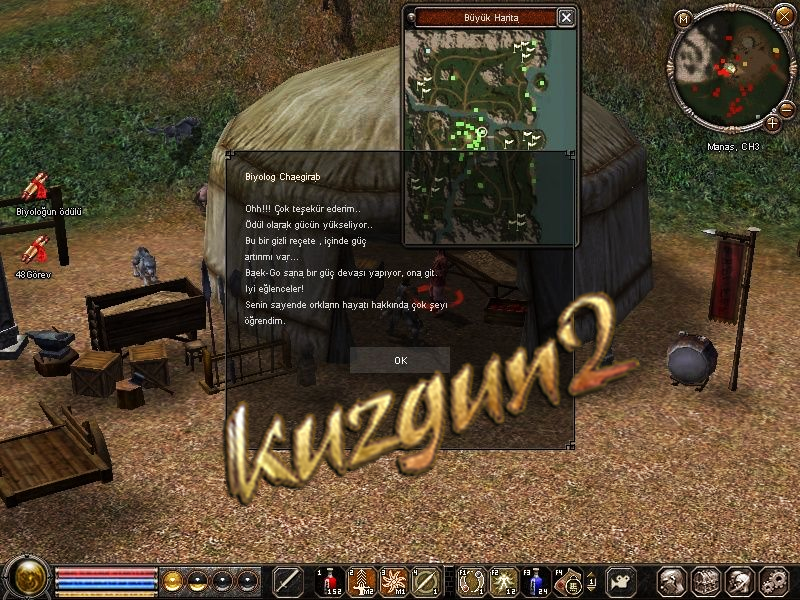The width and height of the screenshot is (800, 600).
Task: Use the red potion in quickslot 1
Action: click(330, 579)
